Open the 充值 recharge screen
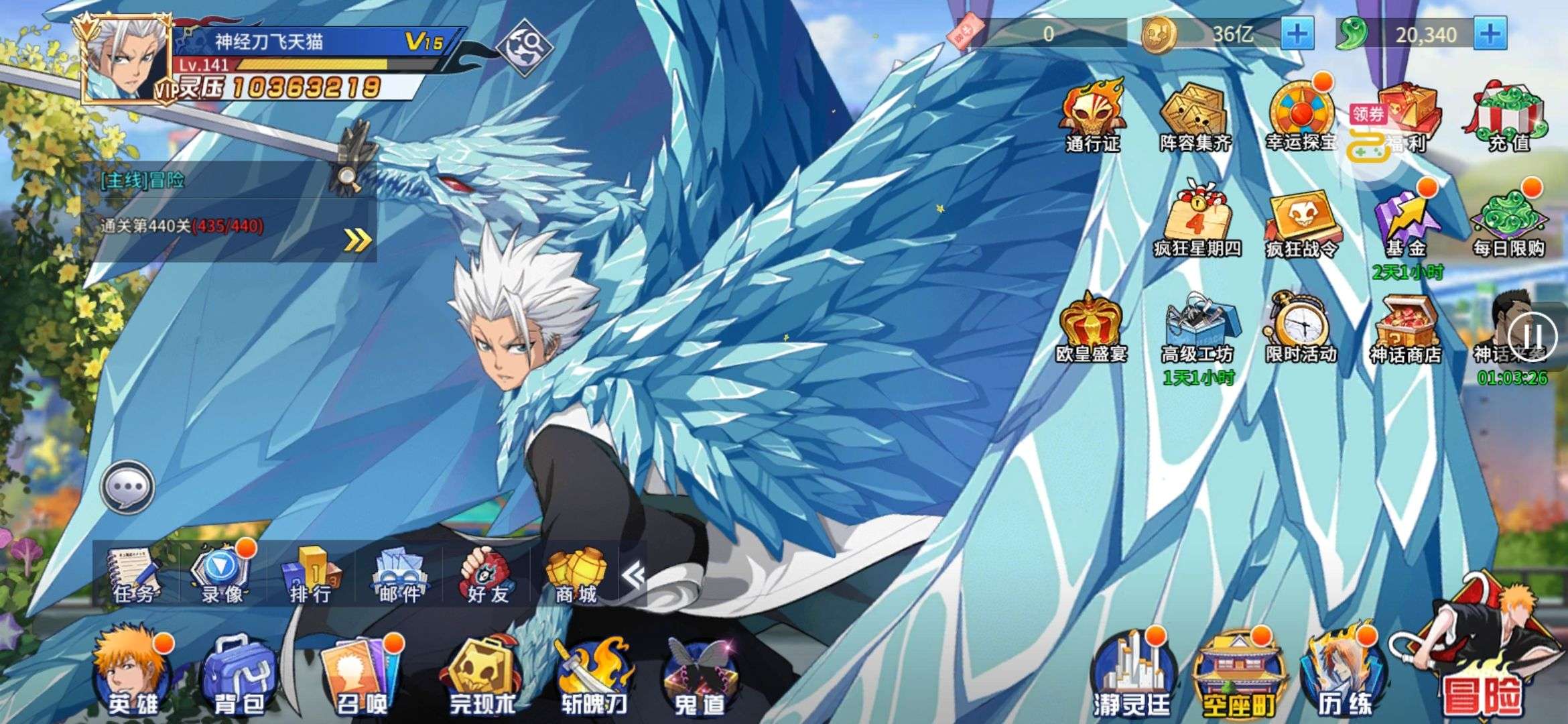This screenshot has height=724, width=1568. [x=1511, y=117]
